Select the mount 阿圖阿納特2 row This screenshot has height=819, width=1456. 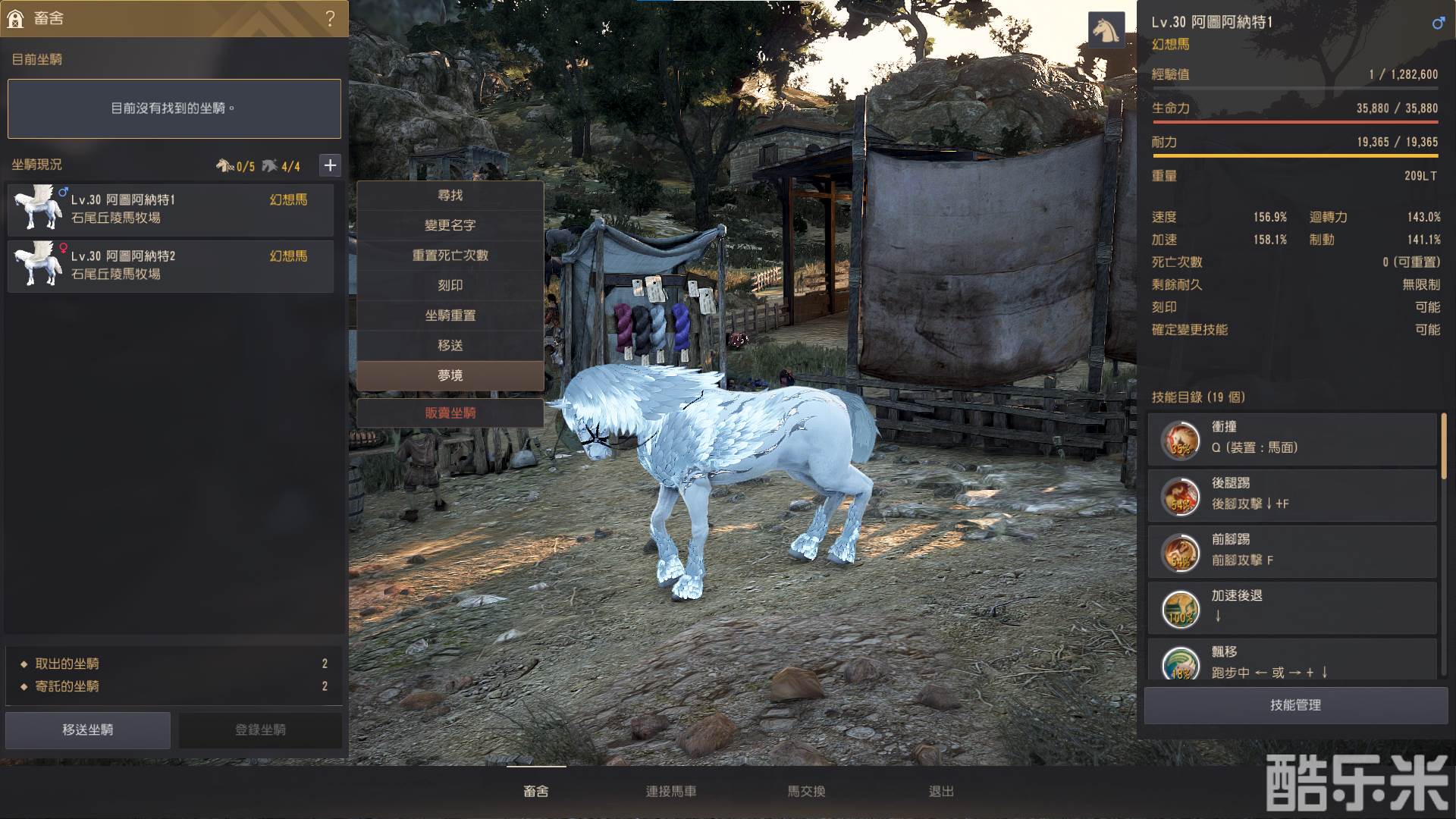171,265
